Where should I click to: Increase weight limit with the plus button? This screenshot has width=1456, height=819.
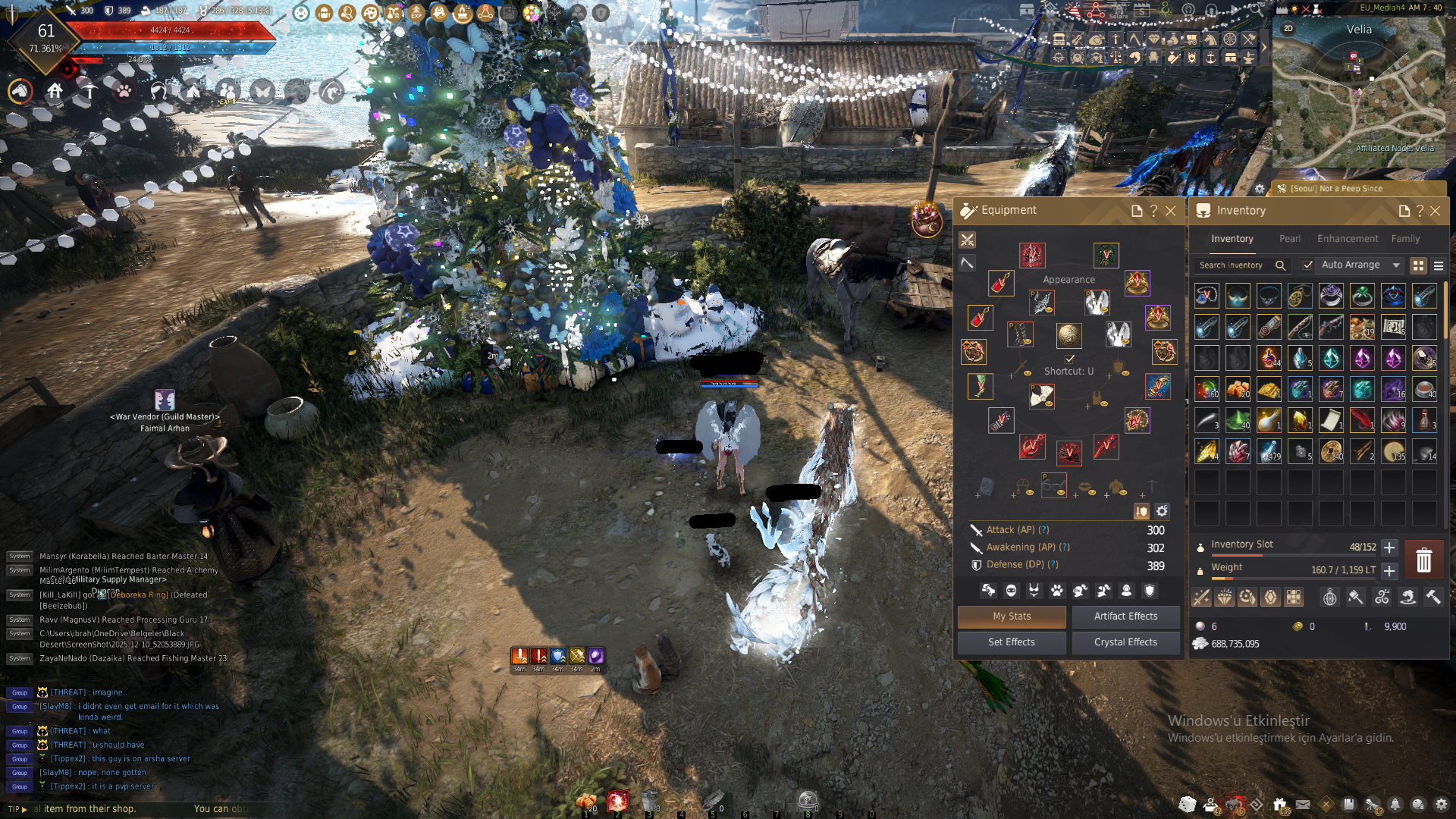1389,570
